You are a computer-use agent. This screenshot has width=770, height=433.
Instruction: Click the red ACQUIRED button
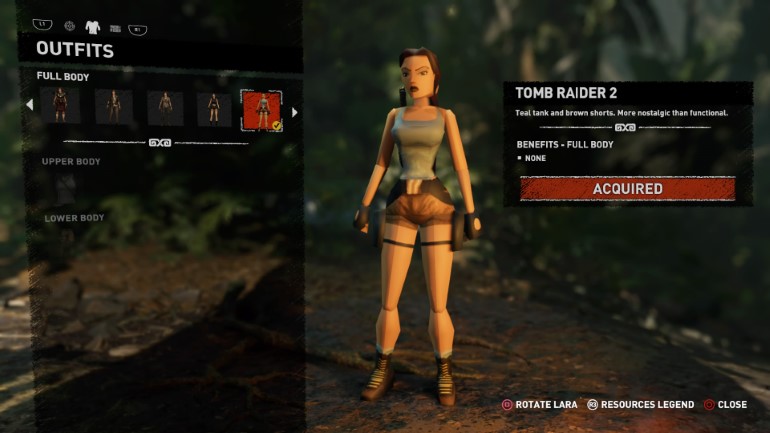point(627,188)
